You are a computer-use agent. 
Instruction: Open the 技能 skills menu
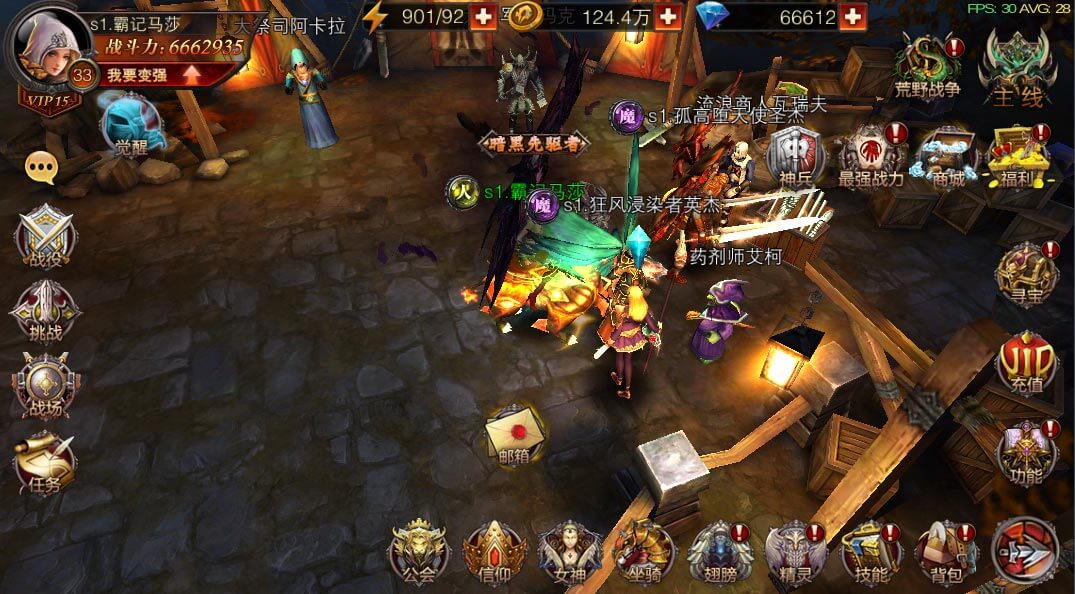coord(870,552)
